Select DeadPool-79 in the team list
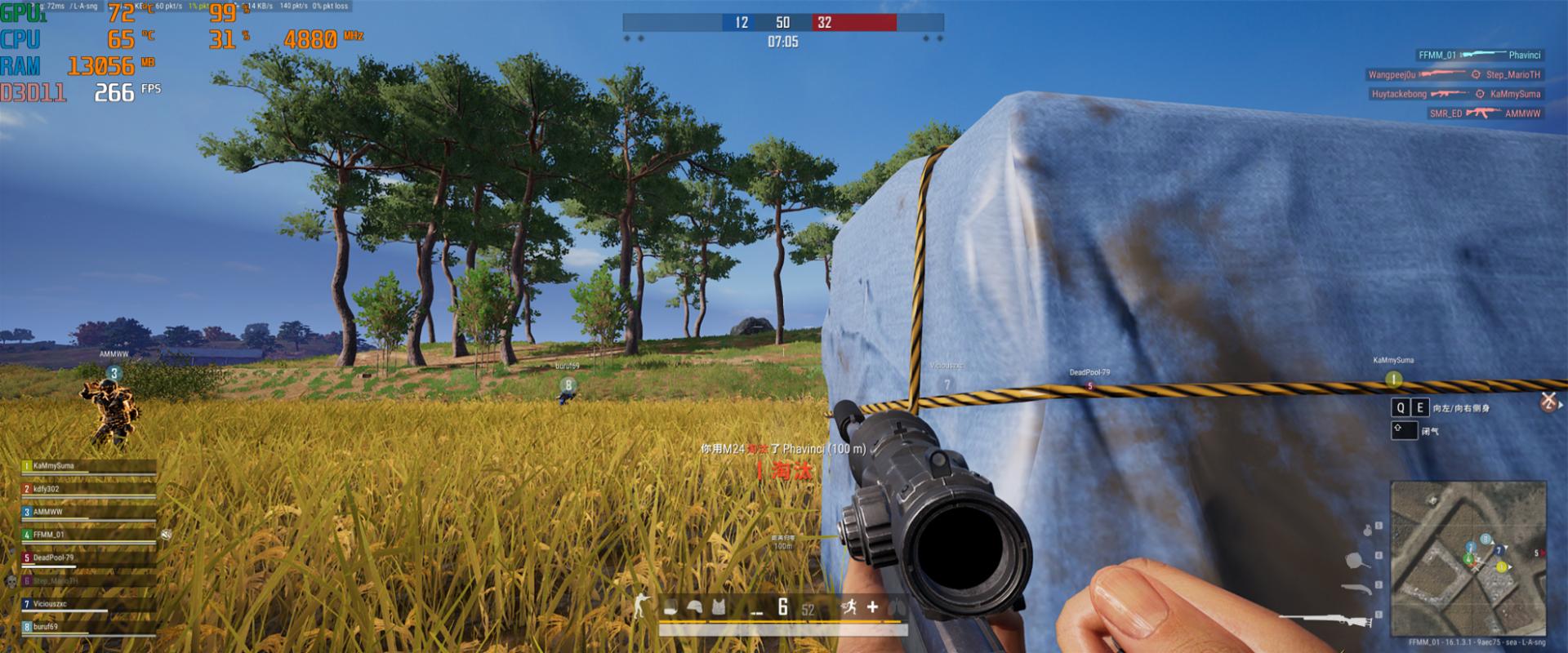 pos(53,557)
